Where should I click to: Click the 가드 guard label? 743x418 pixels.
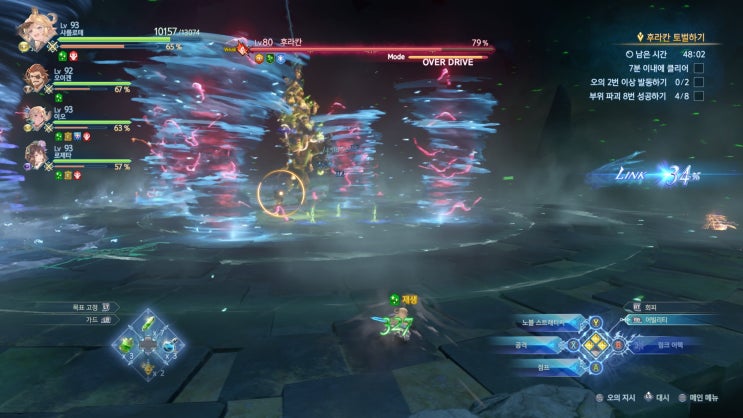[87, 320]
